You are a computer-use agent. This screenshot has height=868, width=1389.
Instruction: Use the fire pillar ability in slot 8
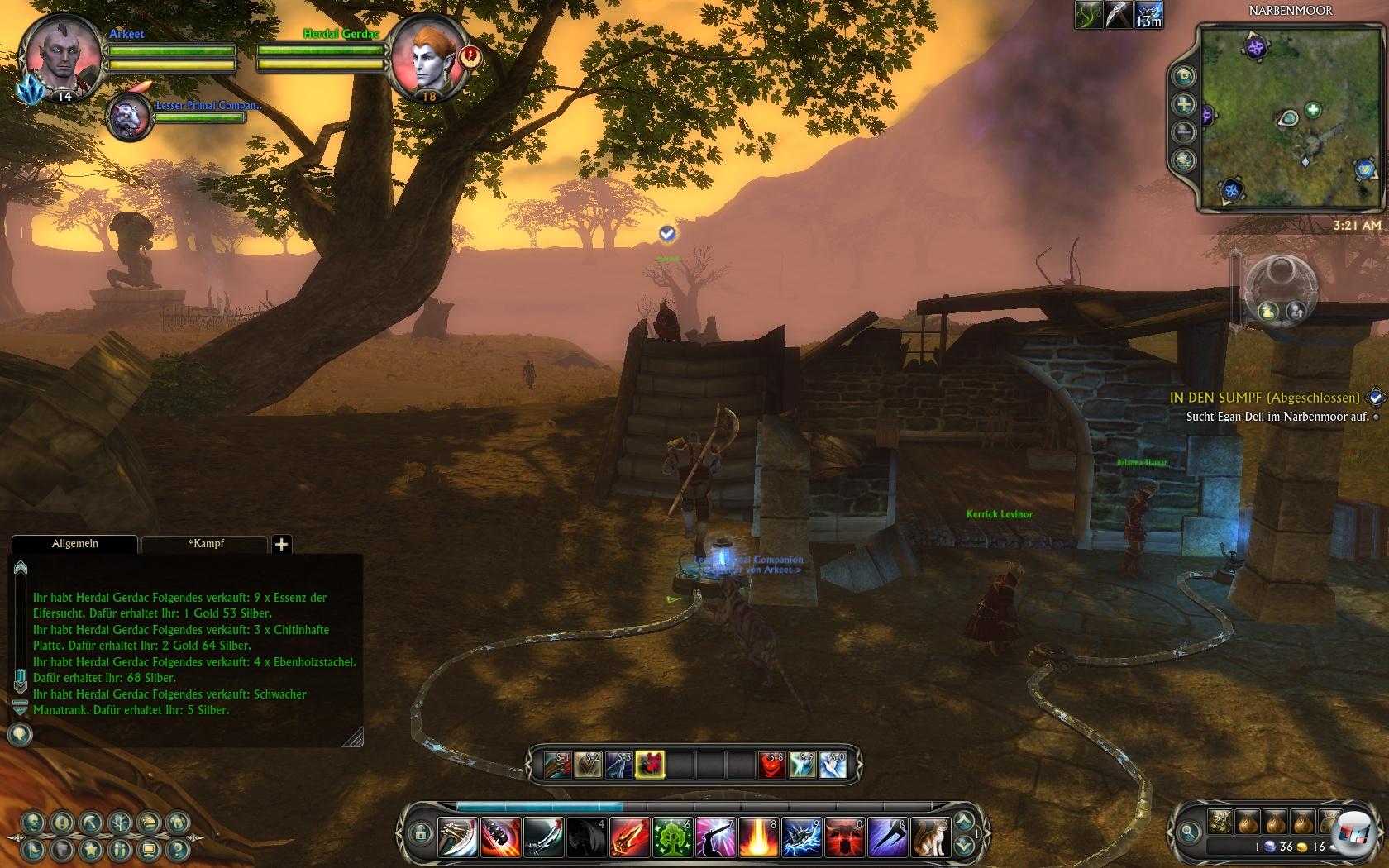pyautogui.click(x=758, y=837)
